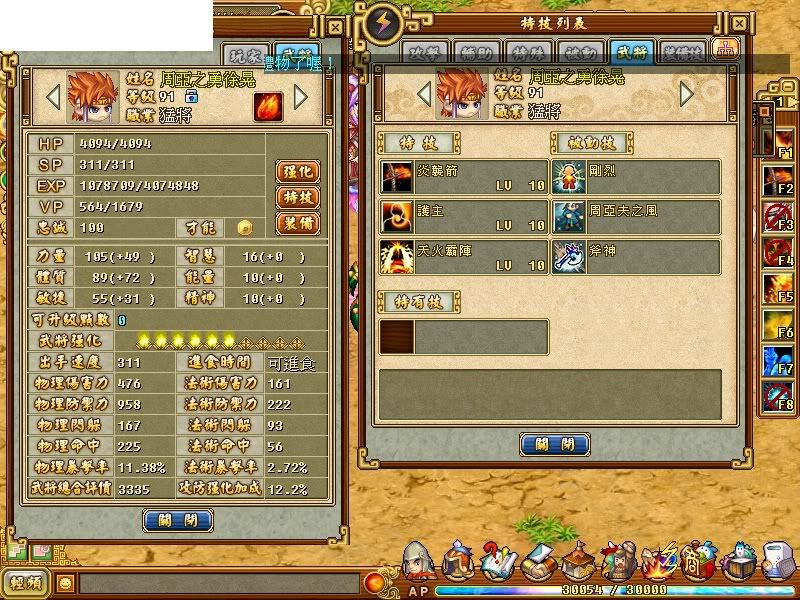Screen dimensions: 800x600
Task: Click the 剛烈 passive skill icon
Action: (x=571, y=178)
